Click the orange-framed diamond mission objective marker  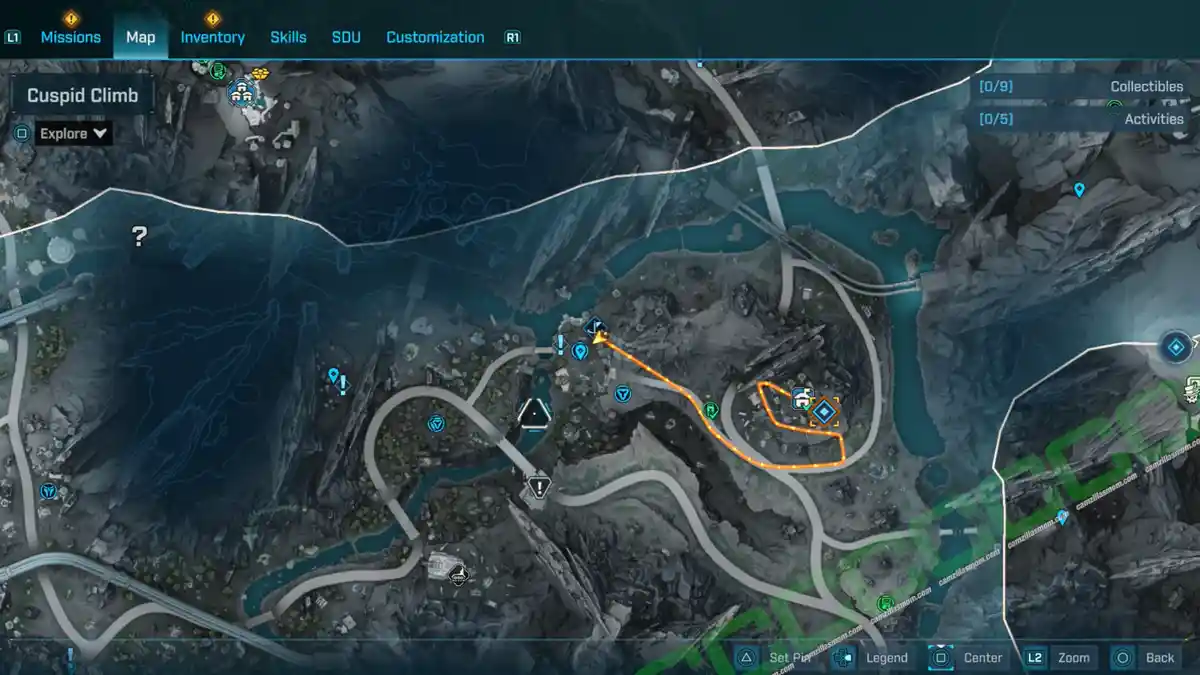click(x=825, y=411)
